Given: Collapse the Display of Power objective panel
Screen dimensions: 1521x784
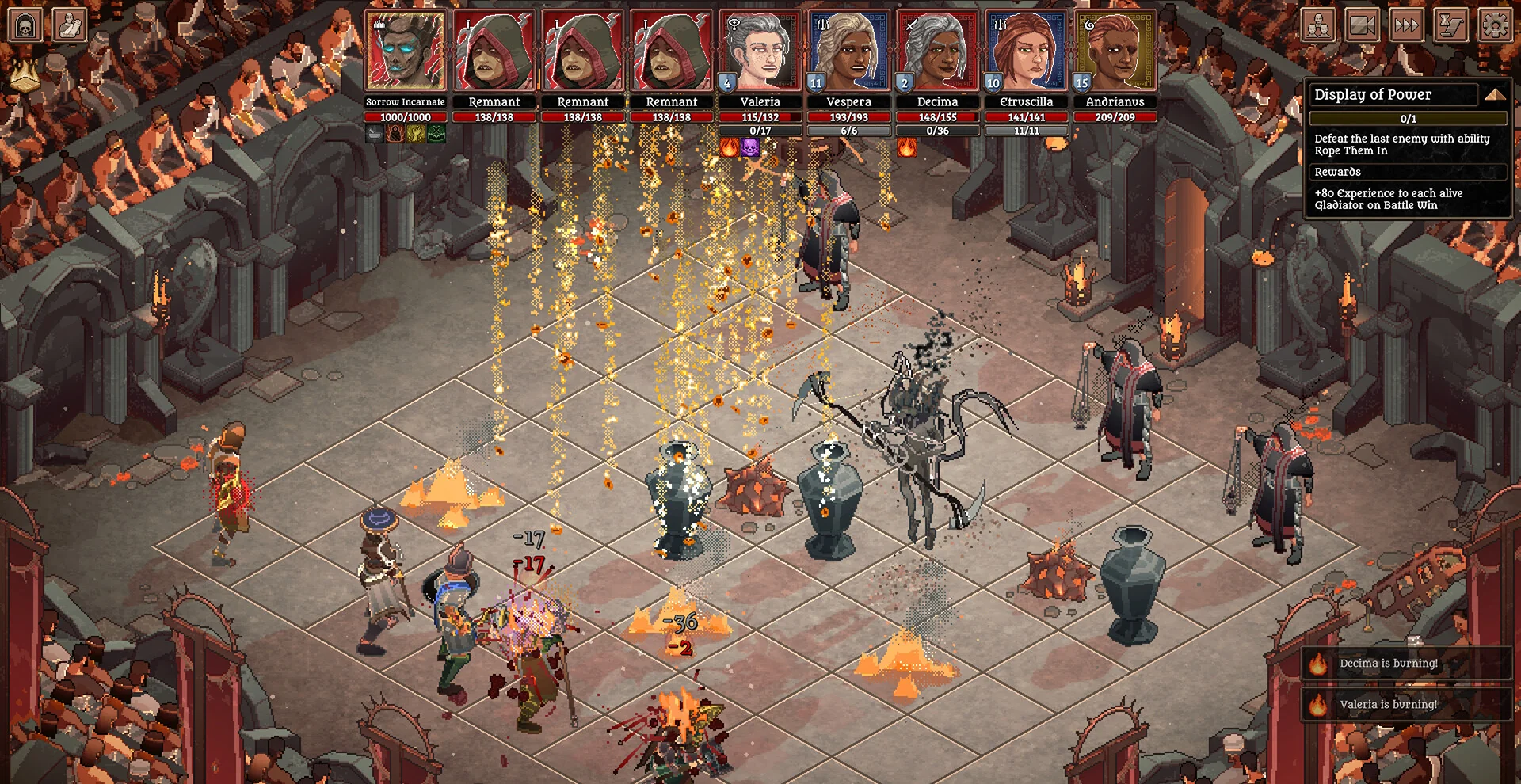Looking at the screenshot, I should [1495, 95].
